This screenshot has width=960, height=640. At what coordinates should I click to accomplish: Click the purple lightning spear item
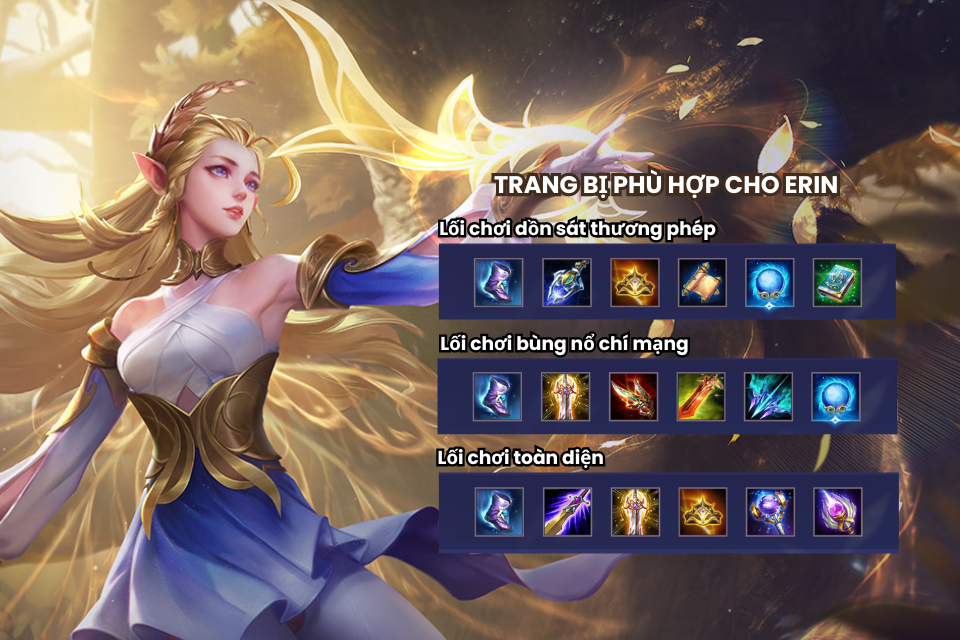coord(566,512)
